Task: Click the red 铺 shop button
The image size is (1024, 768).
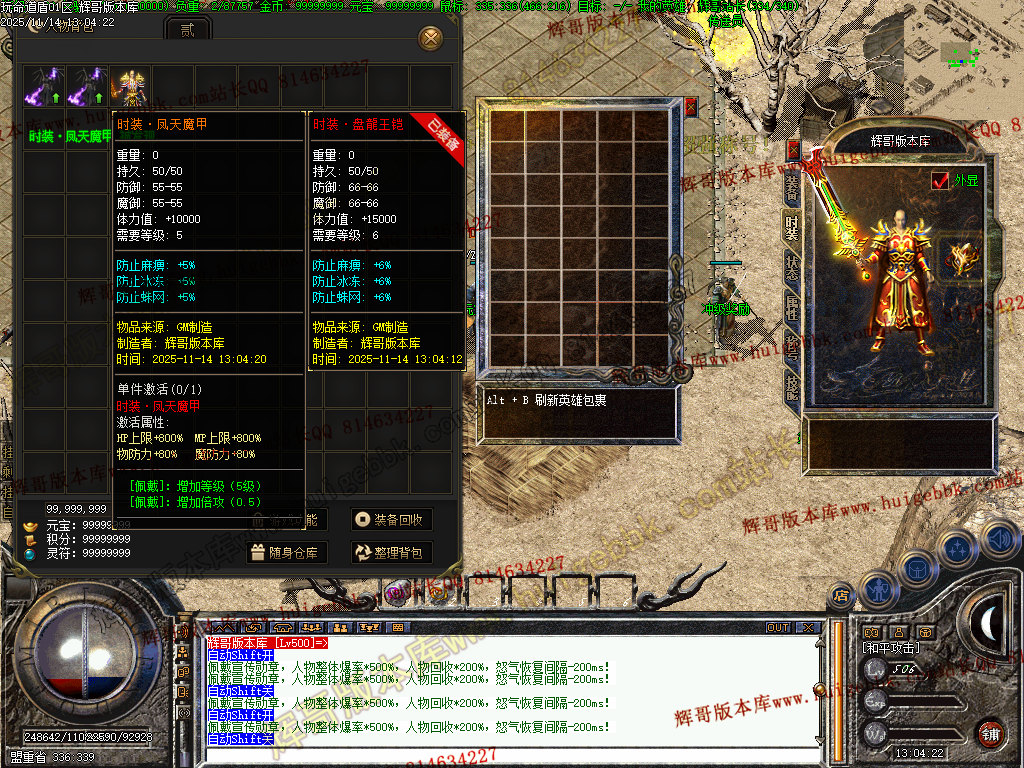Action: point(991,733)
